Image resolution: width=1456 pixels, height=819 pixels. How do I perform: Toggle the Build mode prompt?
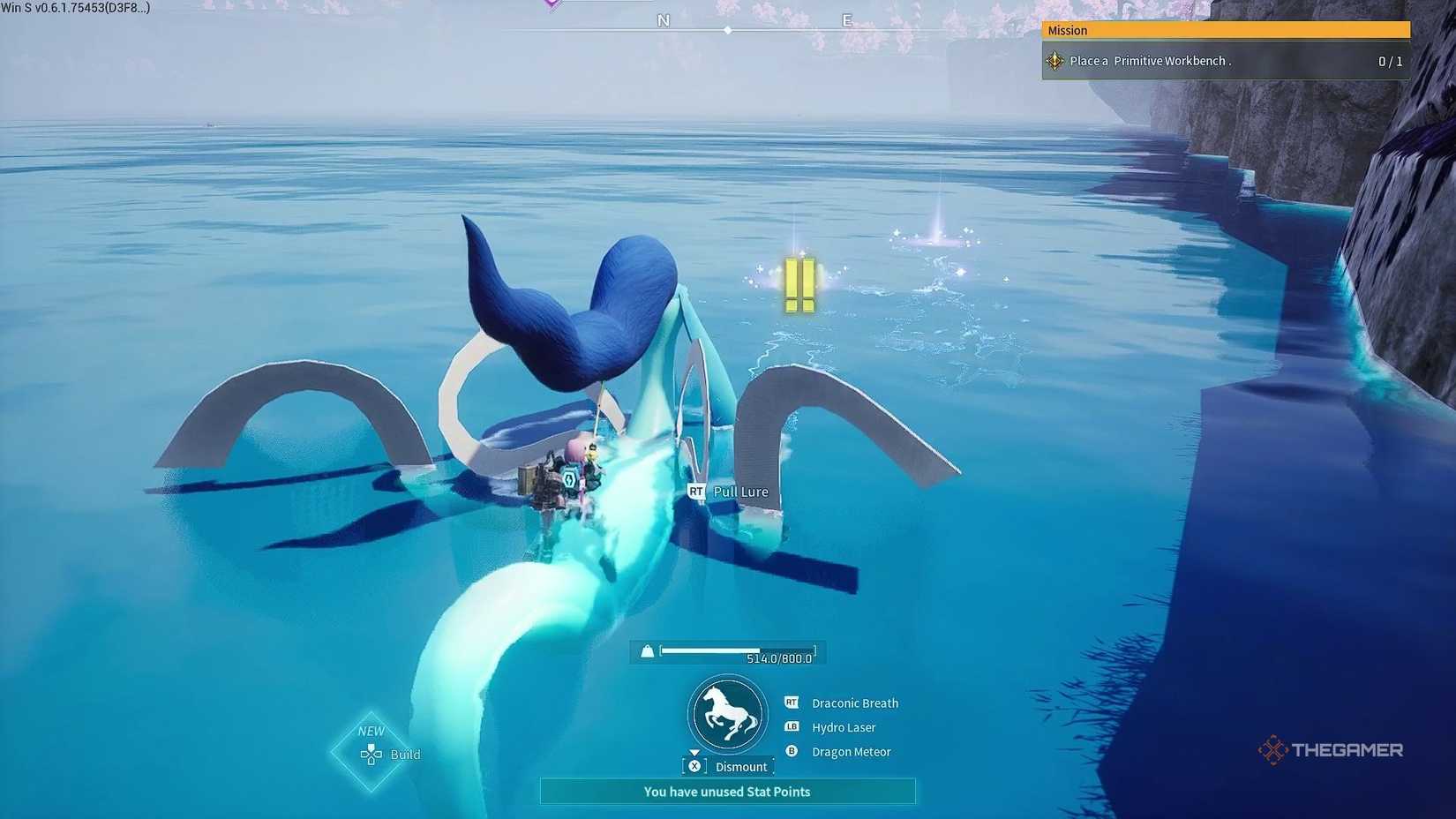pos(391,755)
